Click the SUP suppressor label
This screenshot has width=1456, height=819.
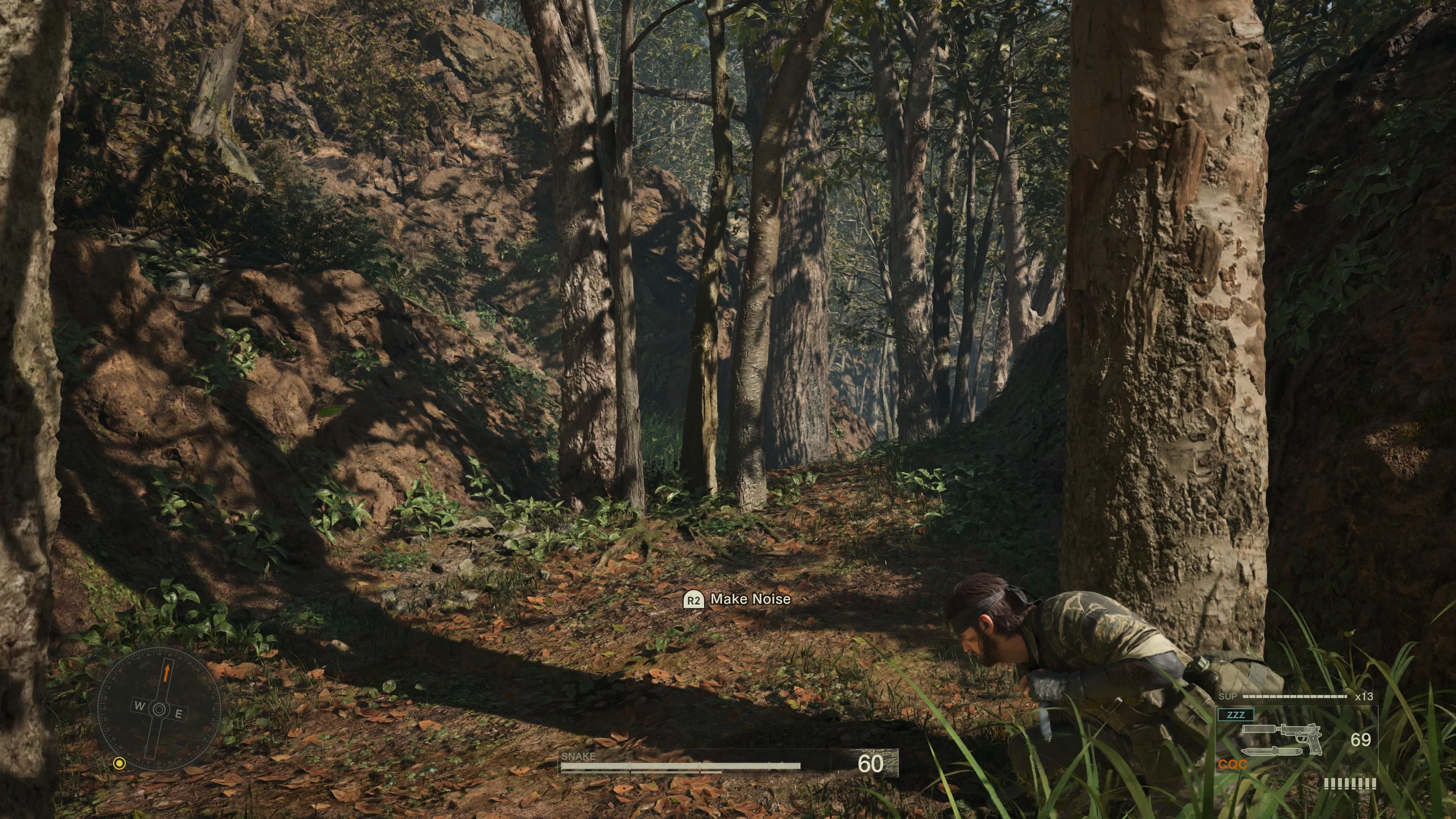click(1228, 697)
